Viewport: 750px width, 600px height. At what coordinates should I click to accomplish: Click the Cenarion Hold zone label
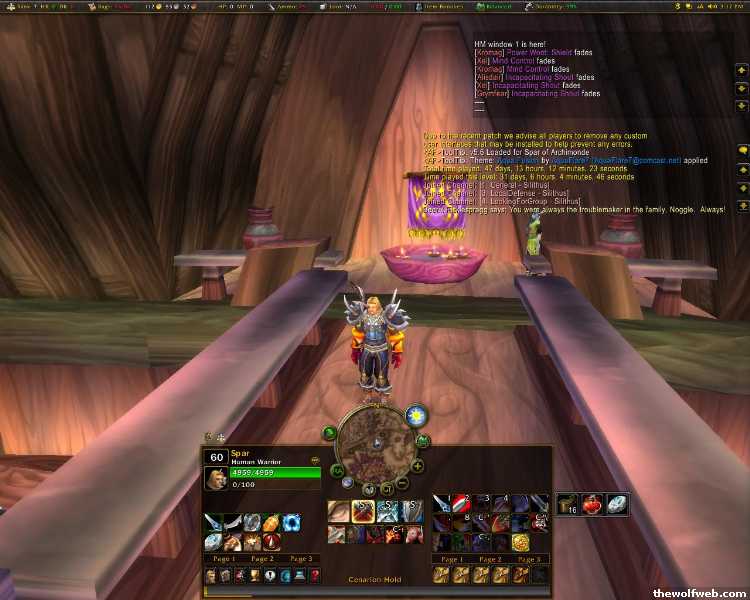pyautogui.click(x=374, y=579)
